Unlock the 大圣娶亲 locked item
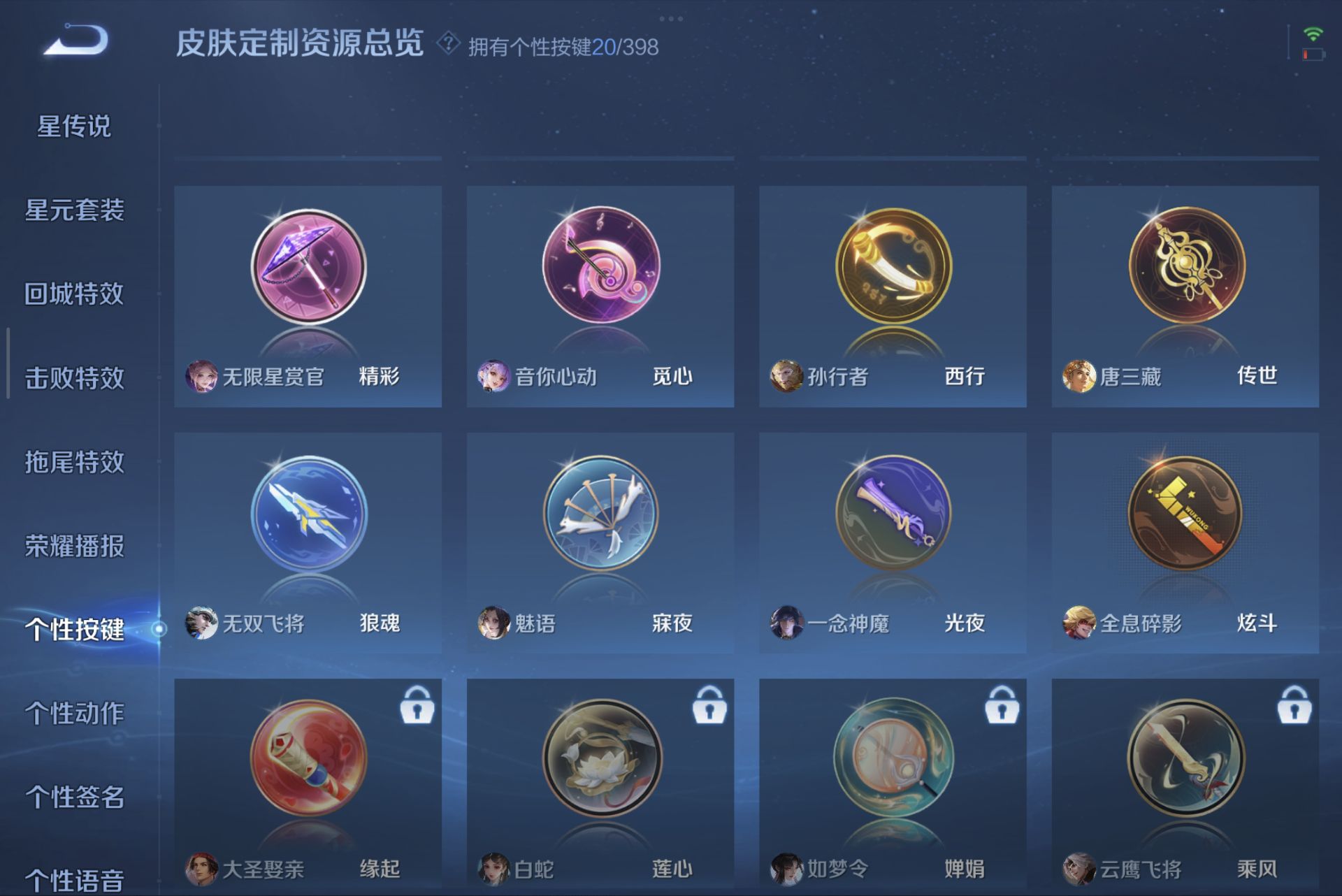1342x896 pixels. (x=417, y=707)
